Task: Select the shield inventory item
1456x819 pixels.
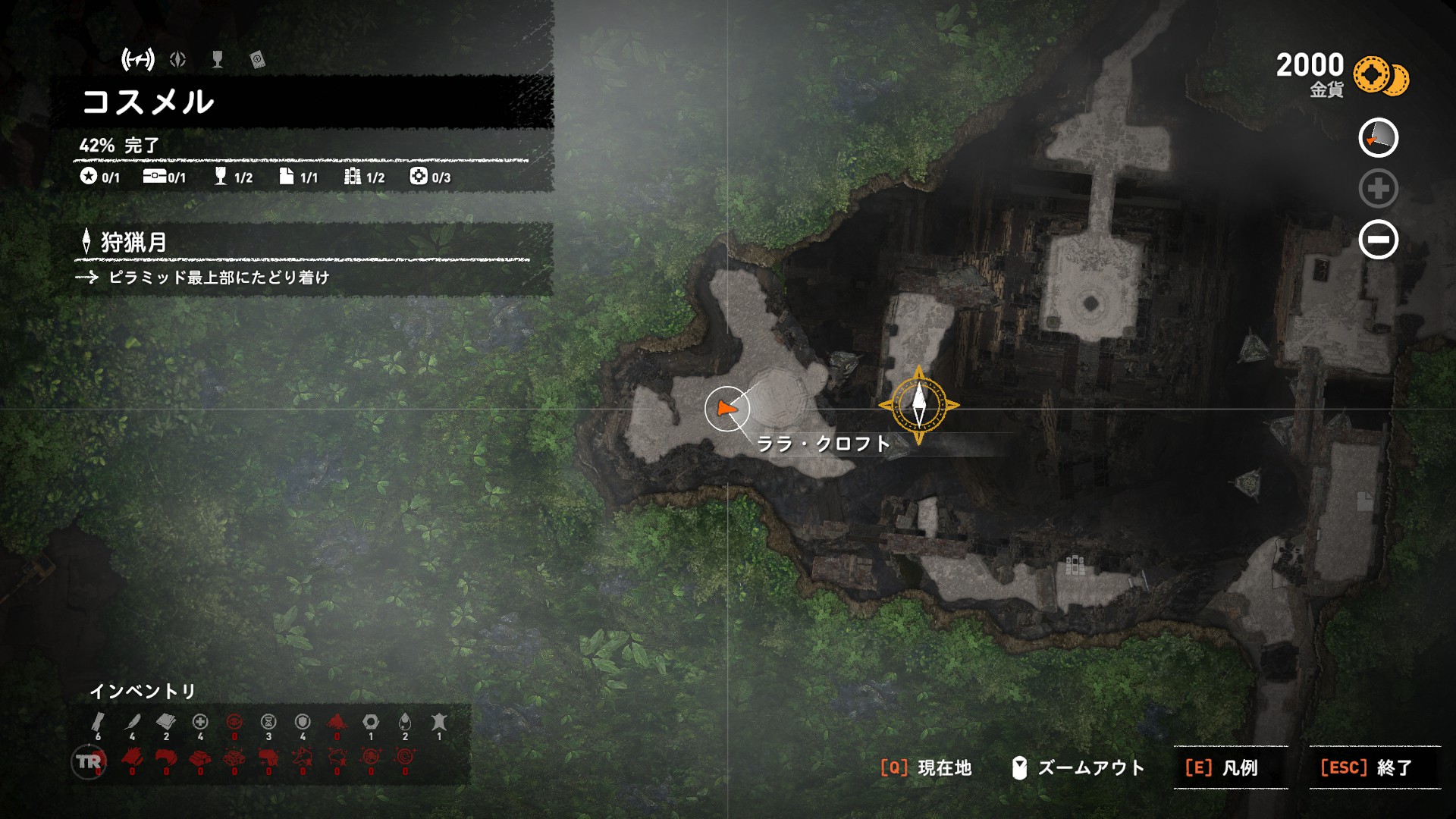Action: click(x=303, y=722)
